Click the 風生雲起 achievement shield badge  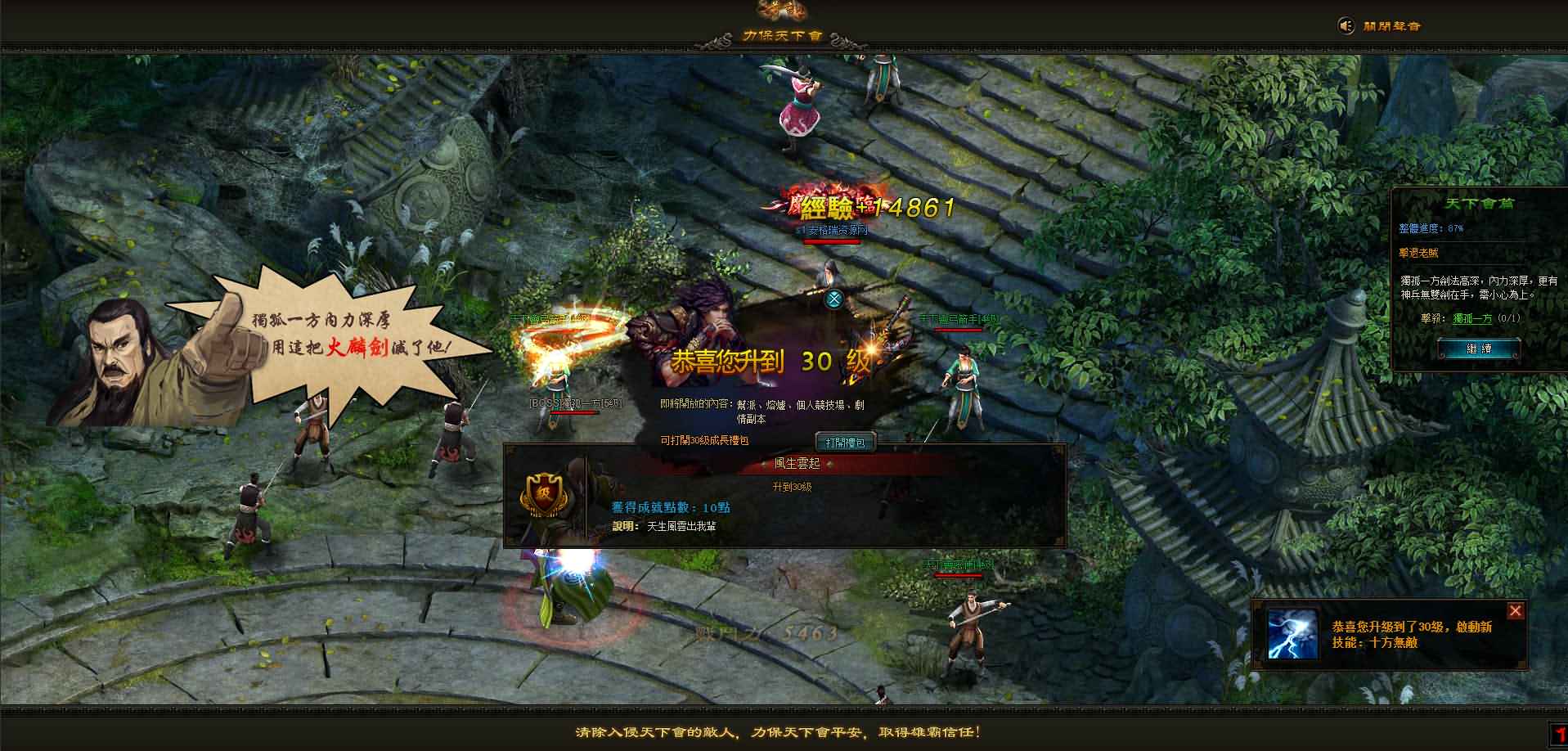pyautogui.click(x=543, y=494)
